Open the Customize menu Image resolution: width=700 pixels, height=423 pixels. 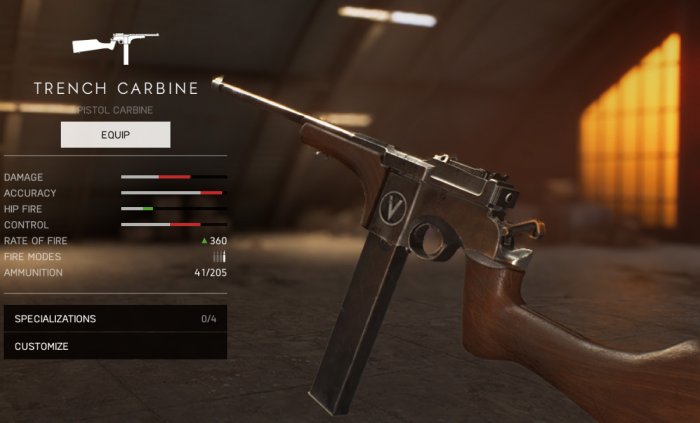(x=114, y=346)
